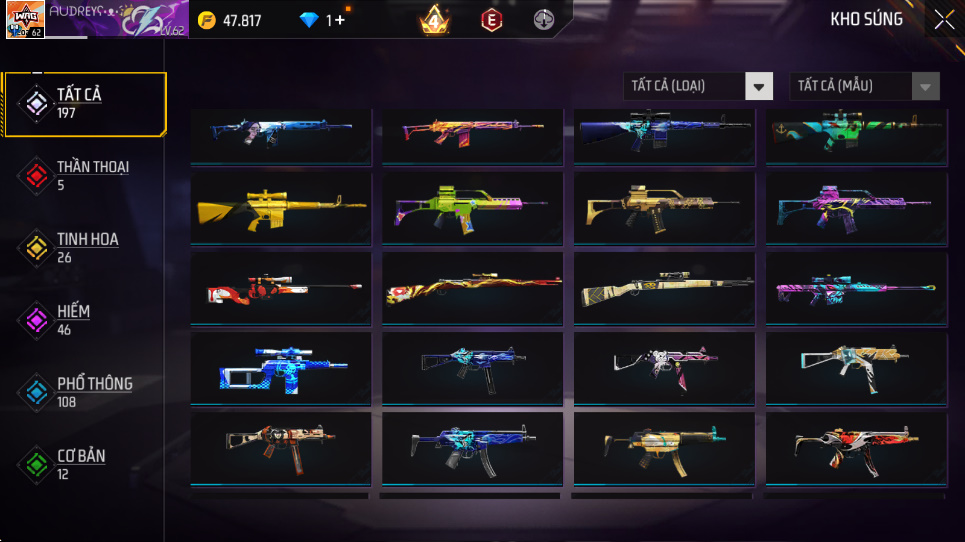
Task: View Cơ Bản weapon skins
Action: [85, 463]
